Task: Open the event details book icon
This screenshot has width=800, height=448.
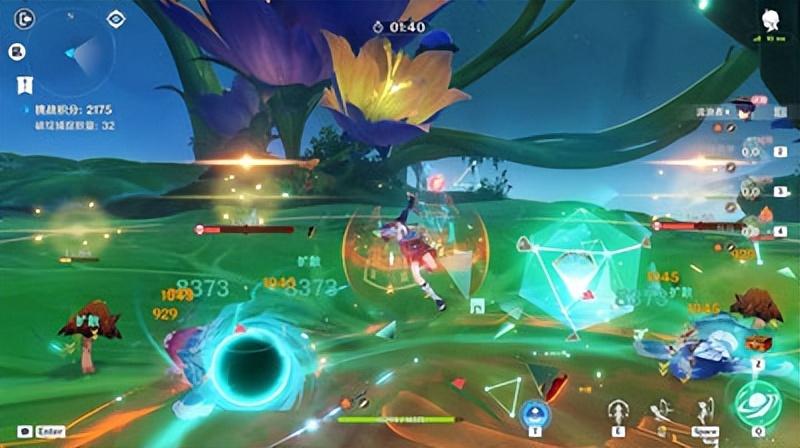Action: pyautogui.click(x=17, y=51)
